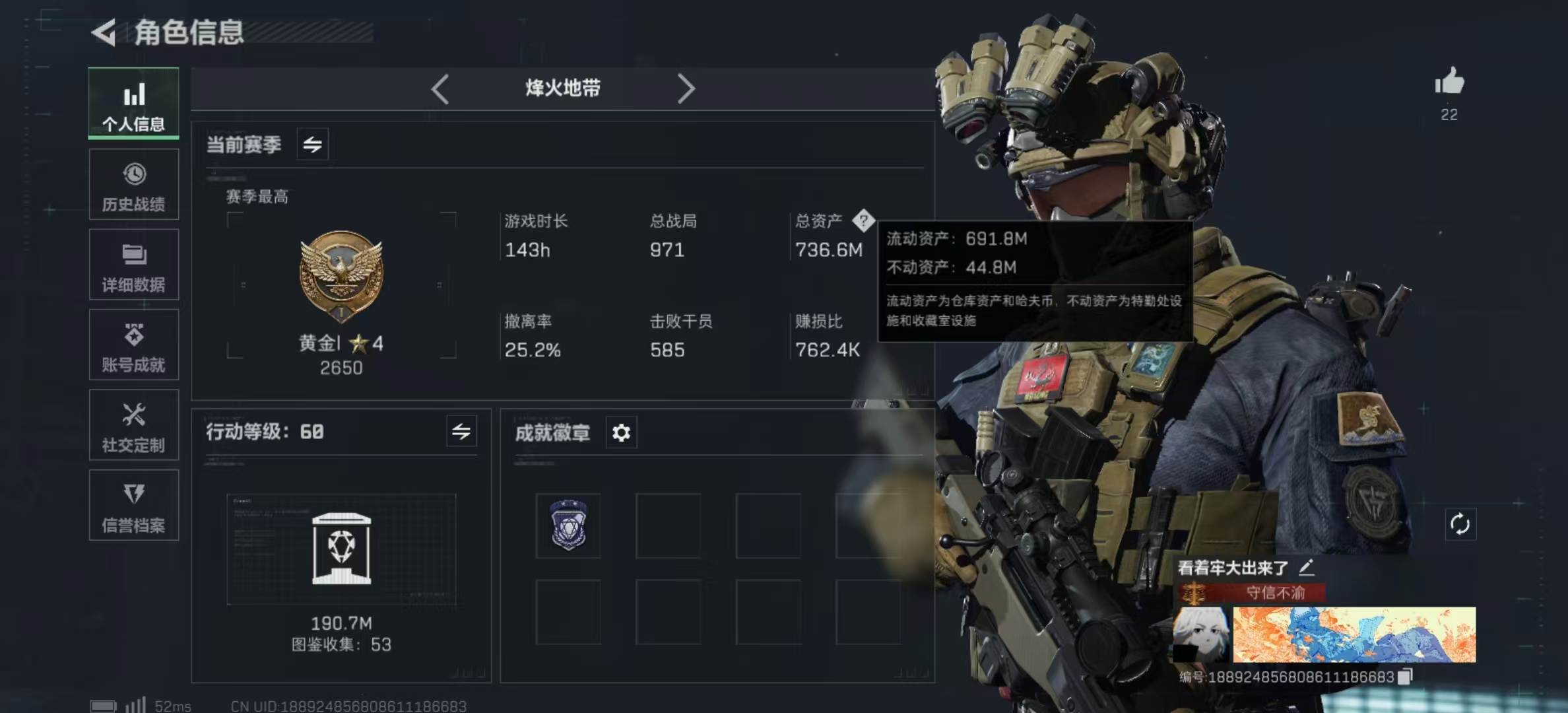
Task: Click the white-haired player avatar
Action: coord(1200,634)
